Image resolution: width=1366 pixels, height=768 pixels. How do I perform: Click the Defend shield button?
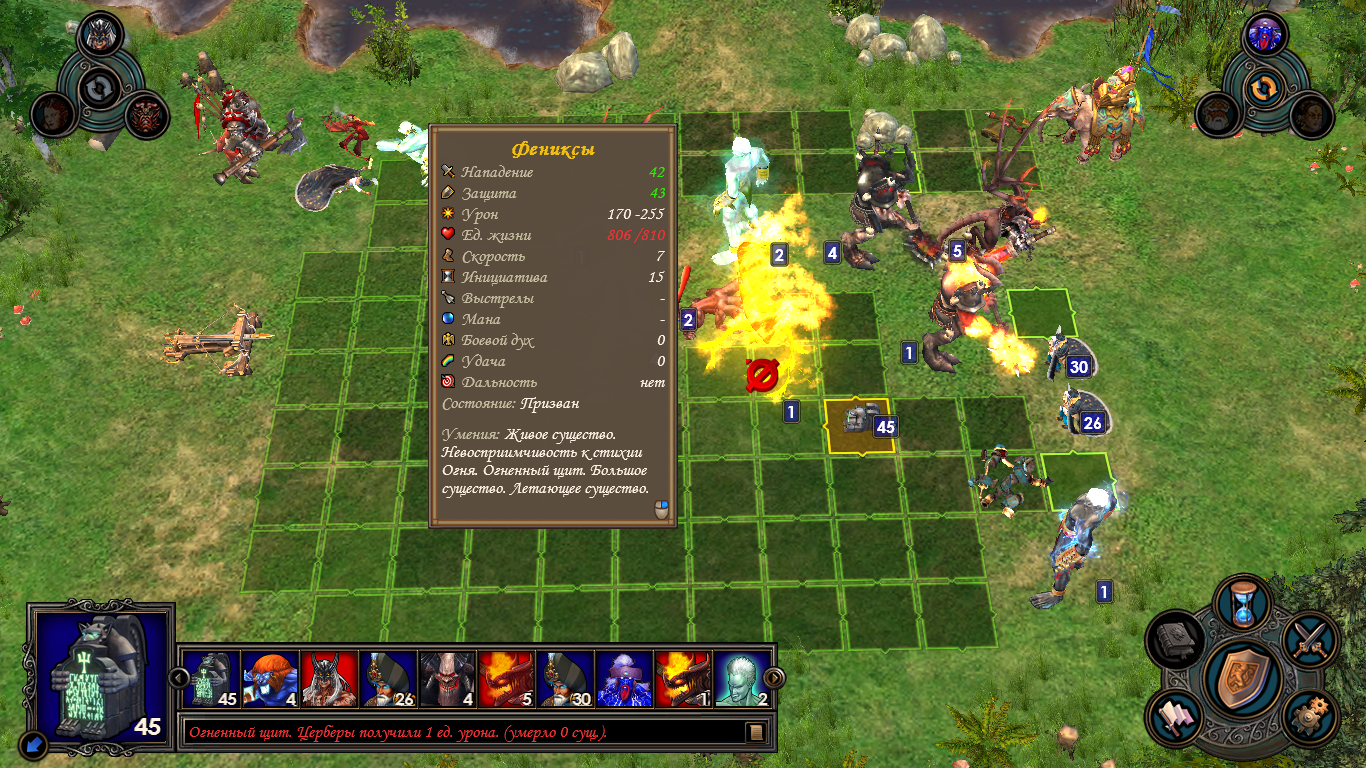[x=1243, y=679]
